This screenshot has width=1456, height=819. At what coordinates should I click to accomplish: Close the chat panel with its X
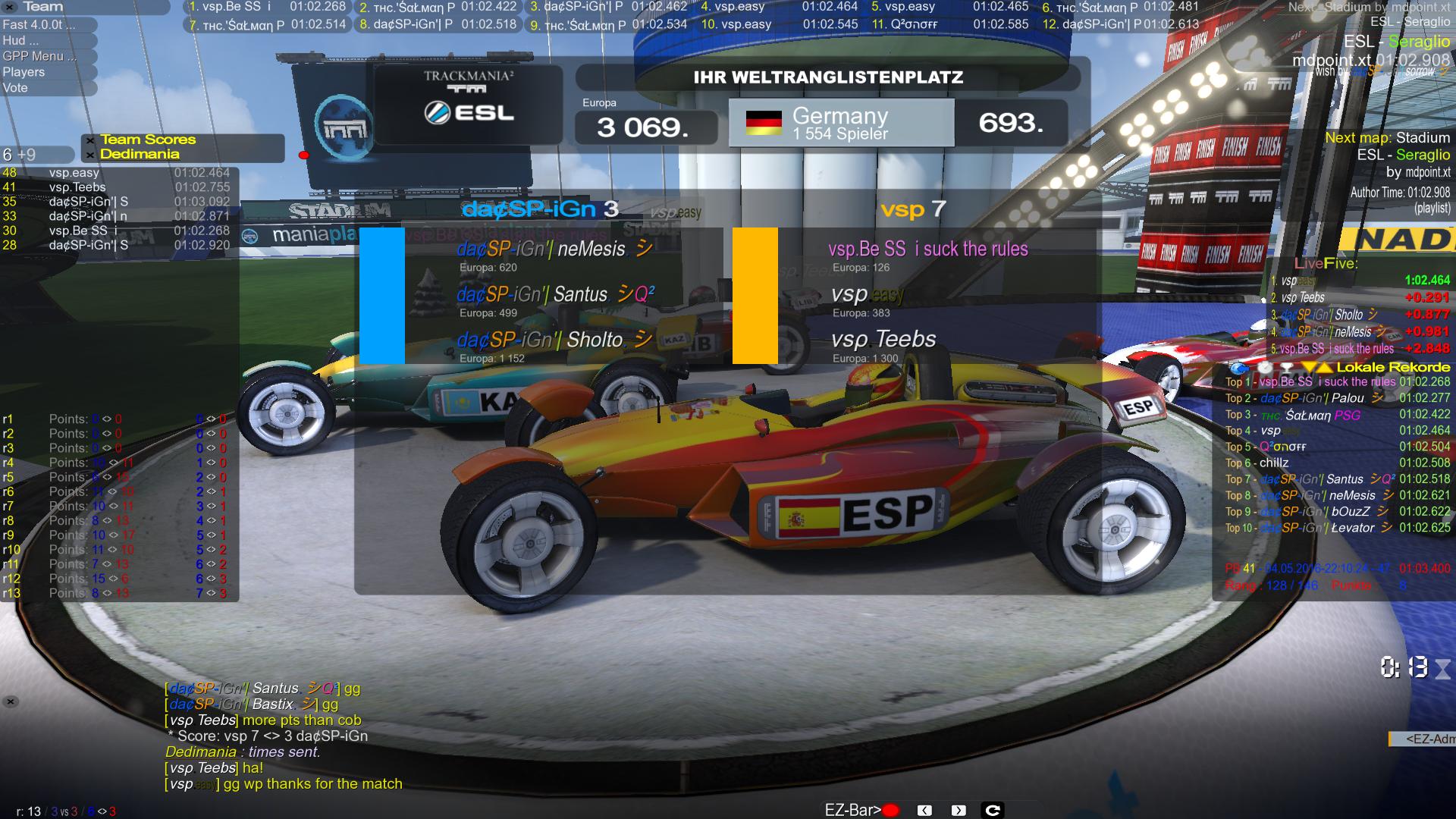[x=11, y=702]
